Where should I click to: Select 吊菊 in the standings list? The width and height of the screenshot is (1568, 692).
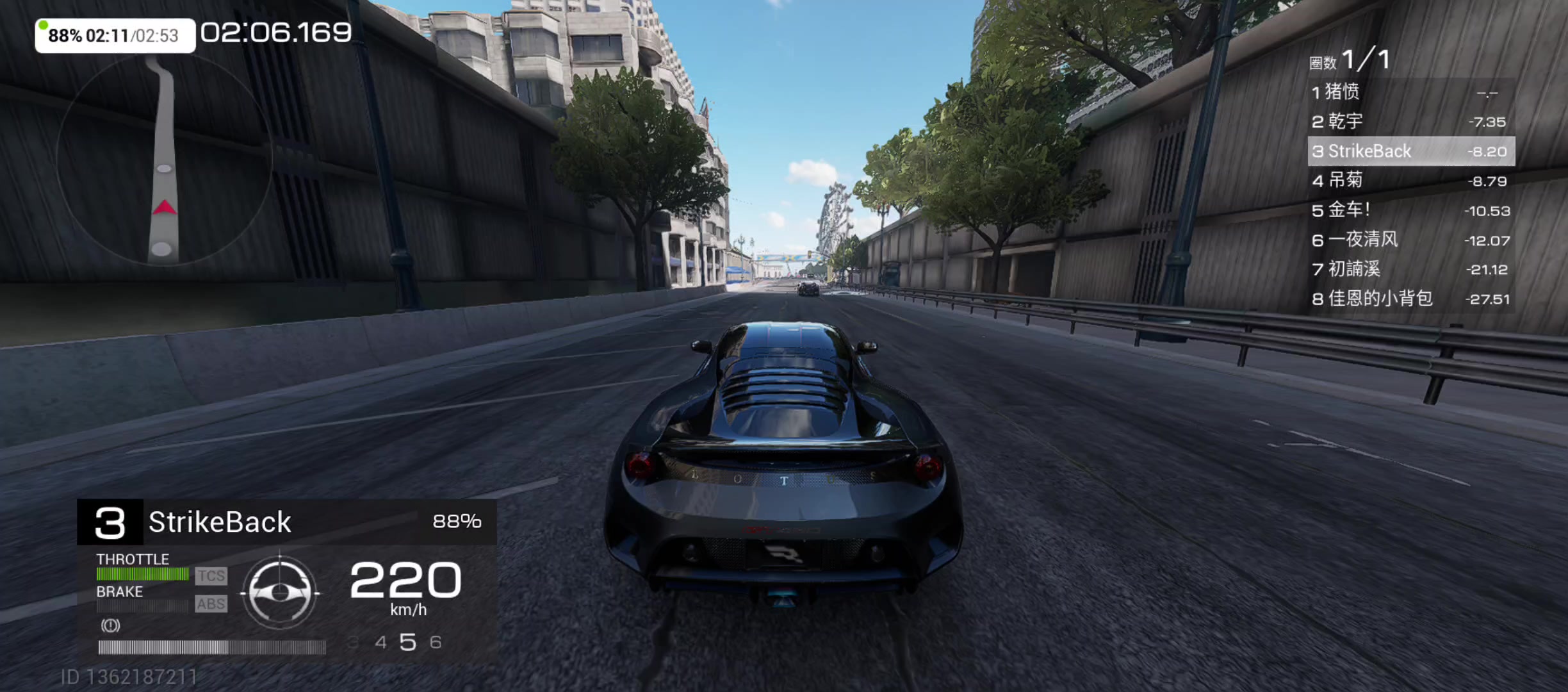1410,181
